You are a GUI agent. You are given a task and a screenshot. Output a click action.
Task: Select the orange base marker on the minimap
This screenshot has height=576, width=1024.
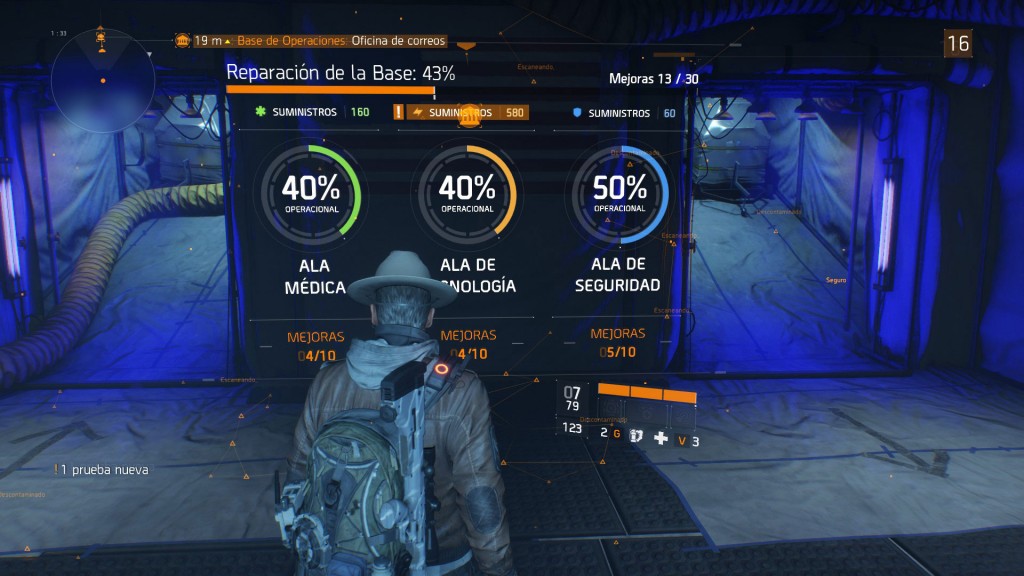pyautogui.click(x=101, y=36)
